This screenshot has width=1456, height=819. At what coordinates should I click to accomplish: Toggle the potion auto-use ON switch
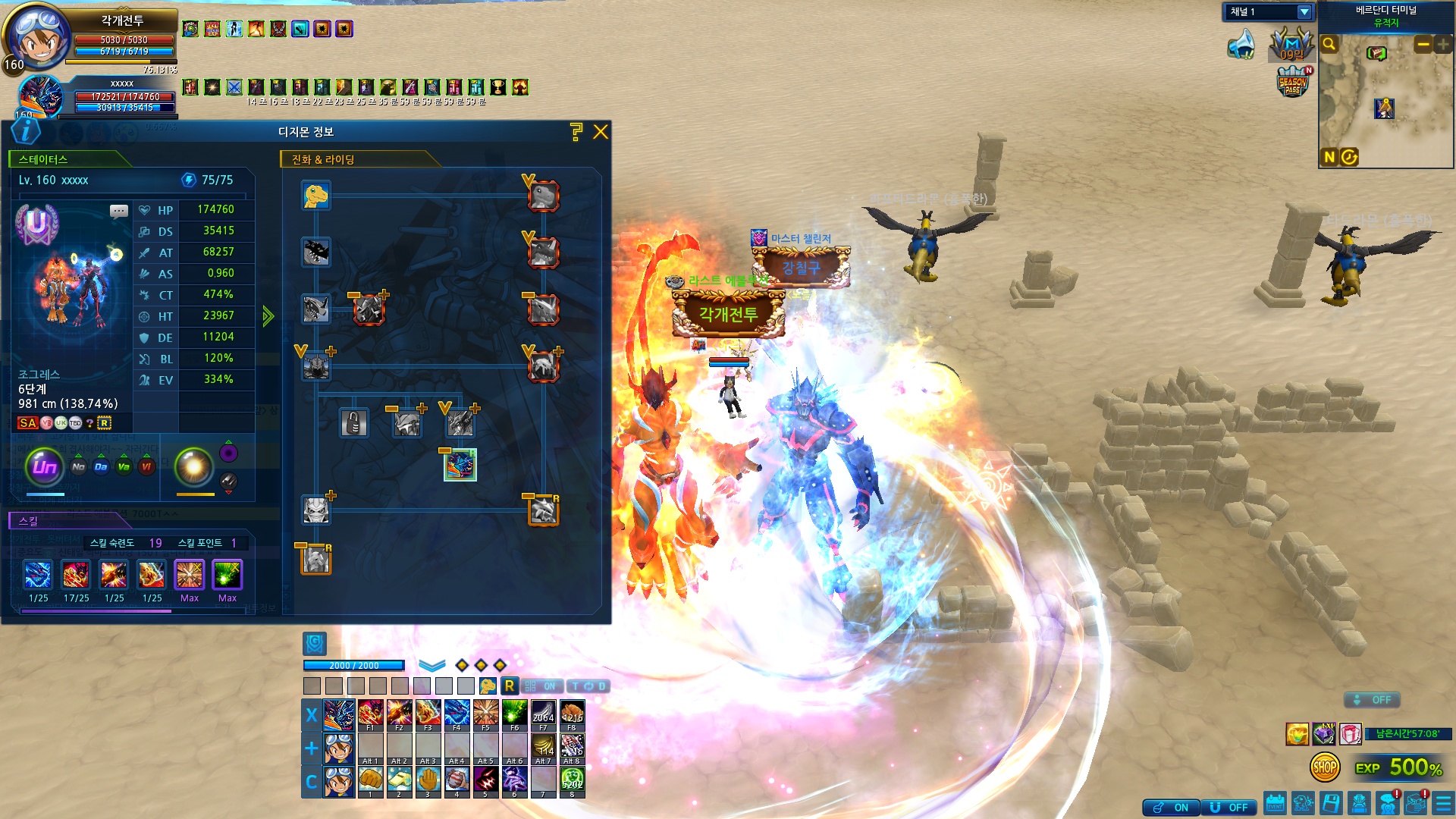[1172, 808]
